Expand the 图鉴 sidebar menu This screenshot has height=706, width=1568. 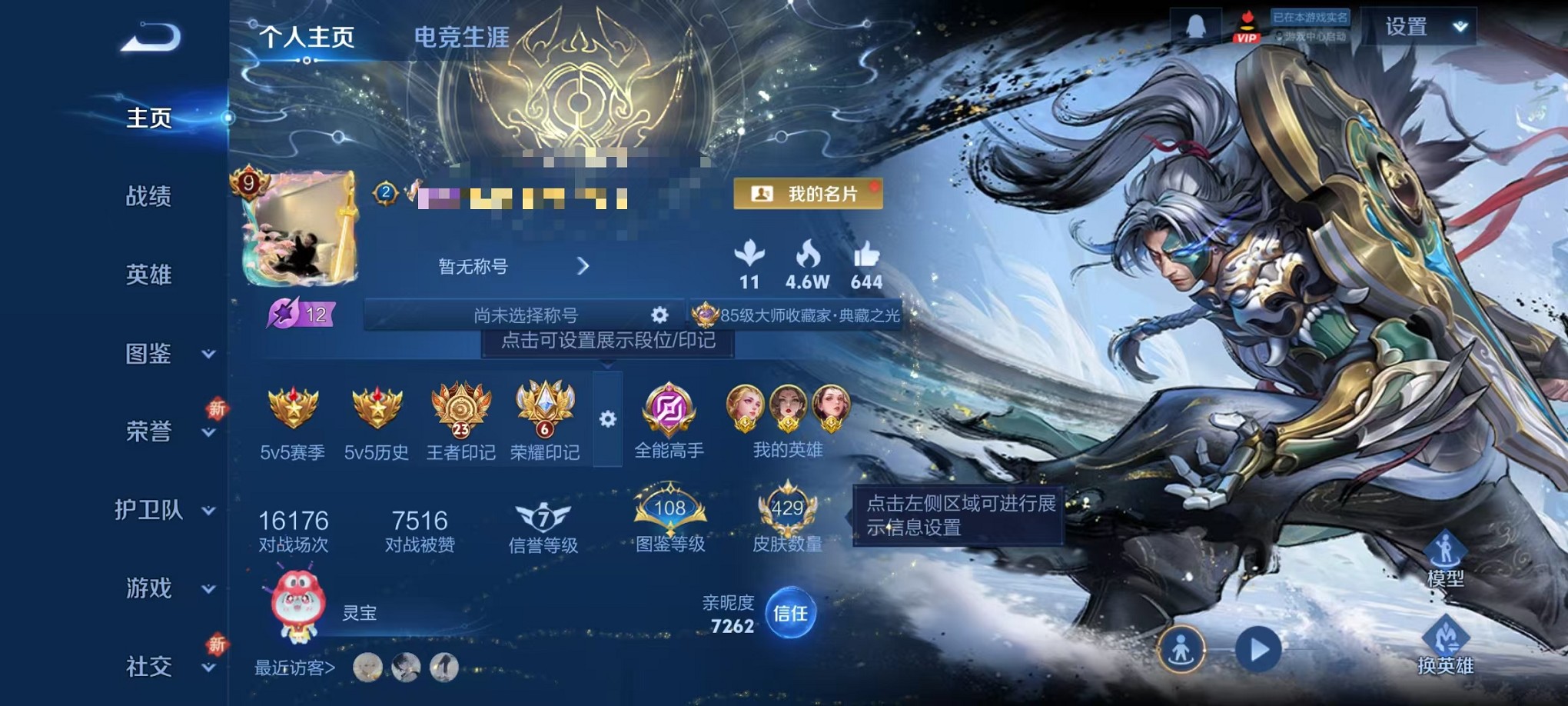(x=149, y=355)
